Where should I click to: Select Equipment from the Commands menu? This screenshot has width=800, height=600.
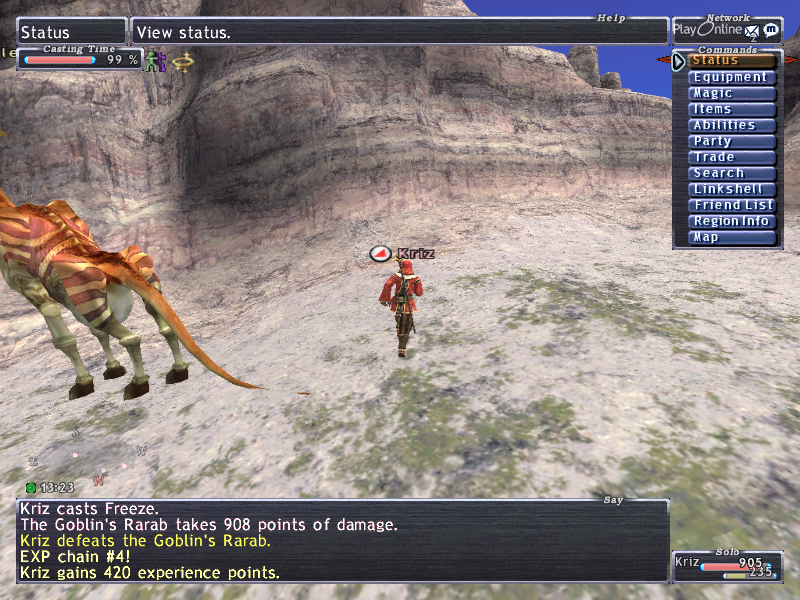pos(733,77)
